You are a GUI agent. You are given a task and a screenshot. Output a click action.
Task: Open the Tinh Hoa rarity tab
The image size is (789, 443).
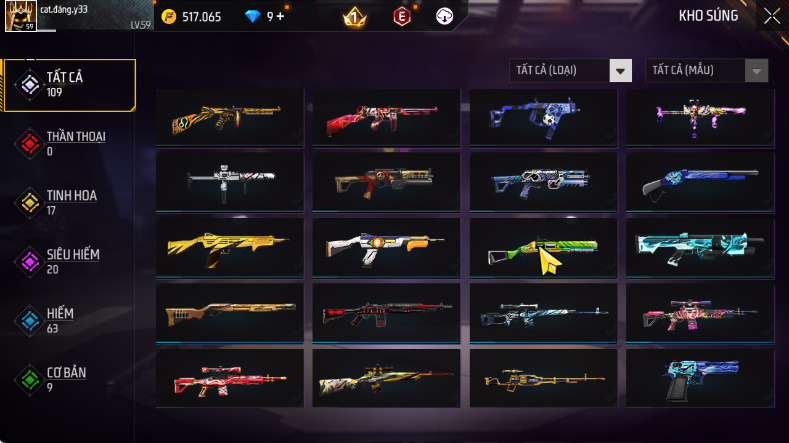coord(70,202)
